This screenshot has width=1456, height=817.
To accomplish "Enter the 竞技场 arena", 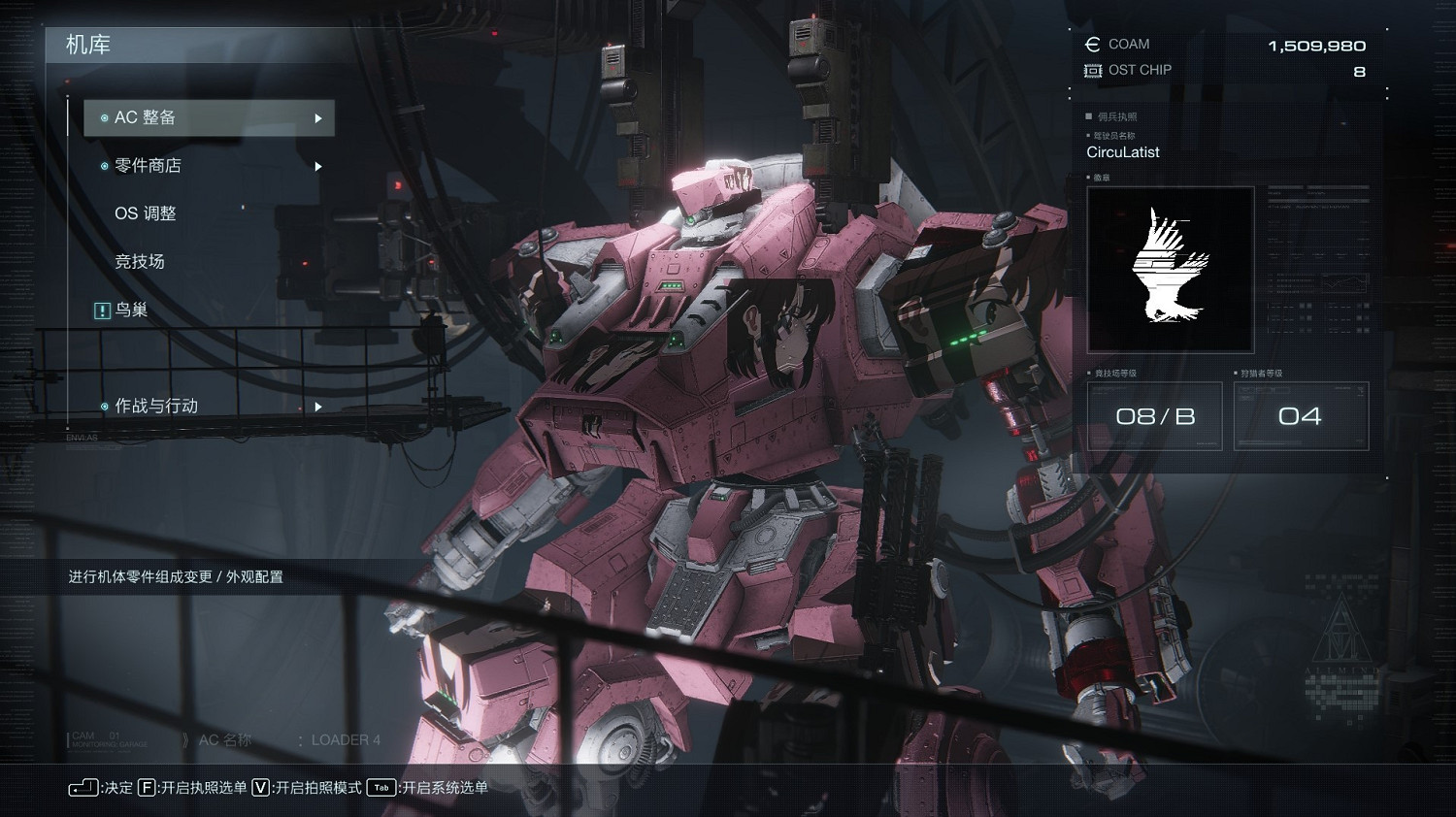I will click(x=140, y=262).
